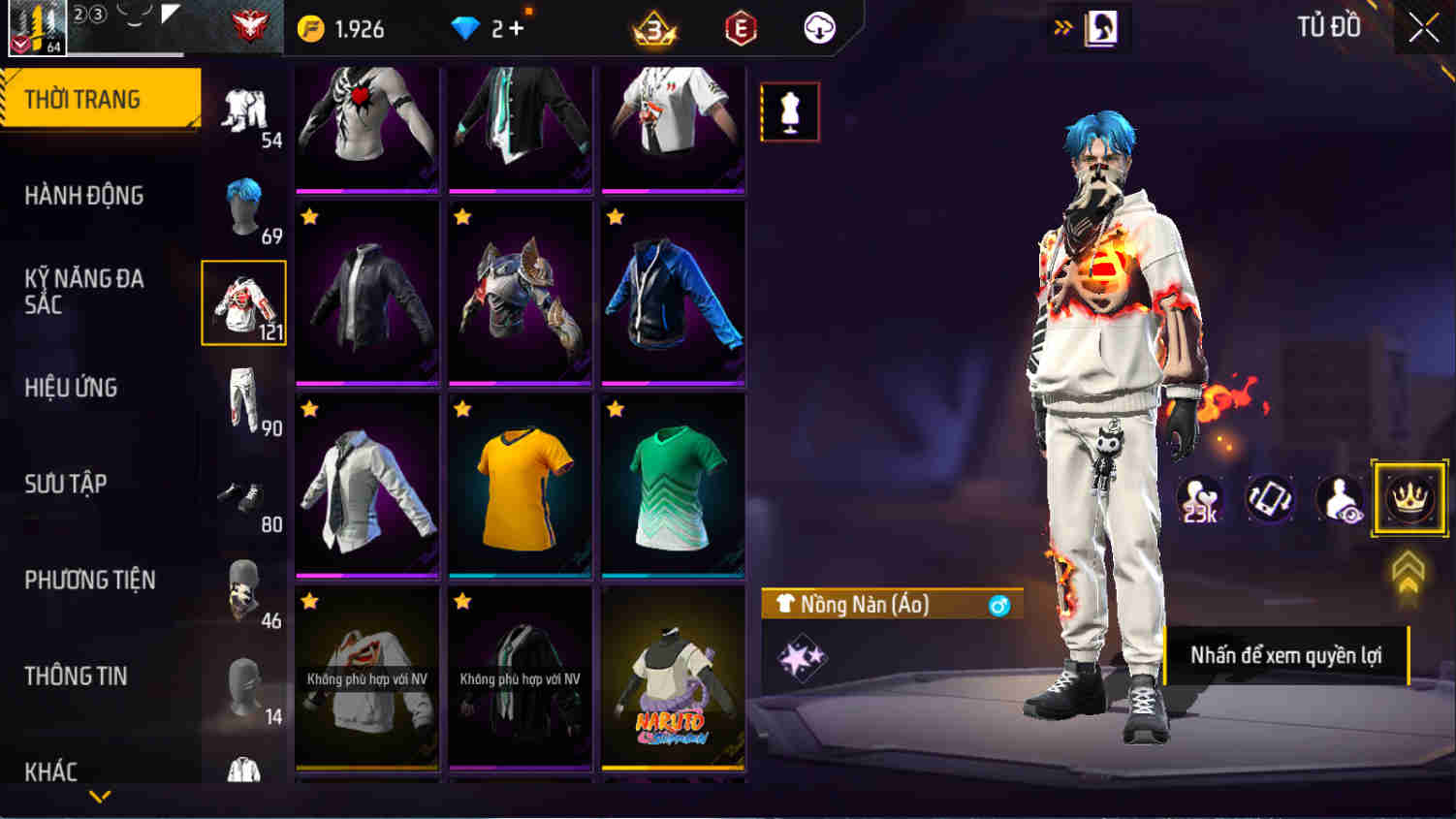Click the cloud download icon in top bar
1456x819 pixels.
(817, 28)
